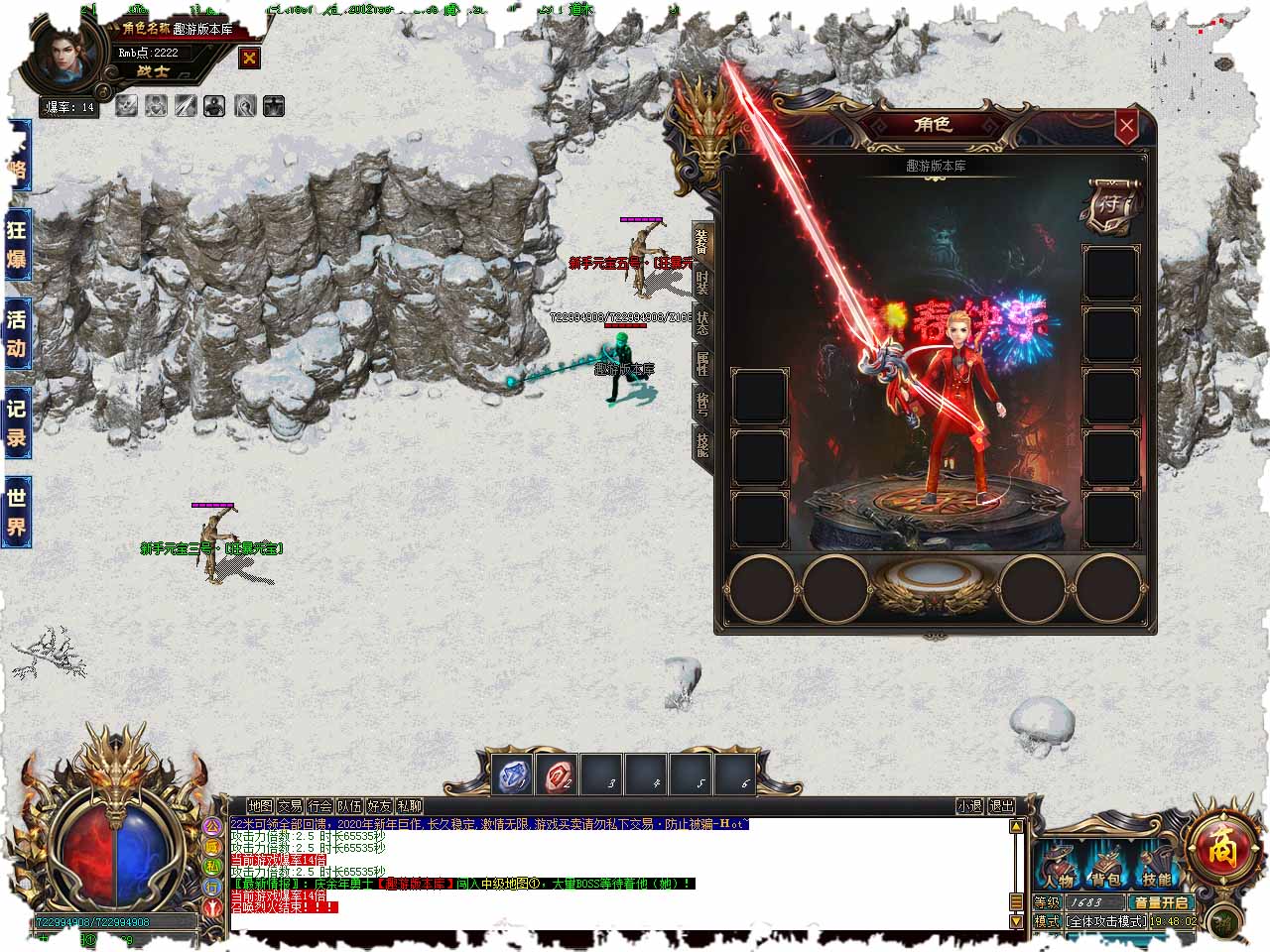The height and width of the screenshot is (952, 1270).
Task: Close the 角色 character panel
Action: click(1126, 126)
